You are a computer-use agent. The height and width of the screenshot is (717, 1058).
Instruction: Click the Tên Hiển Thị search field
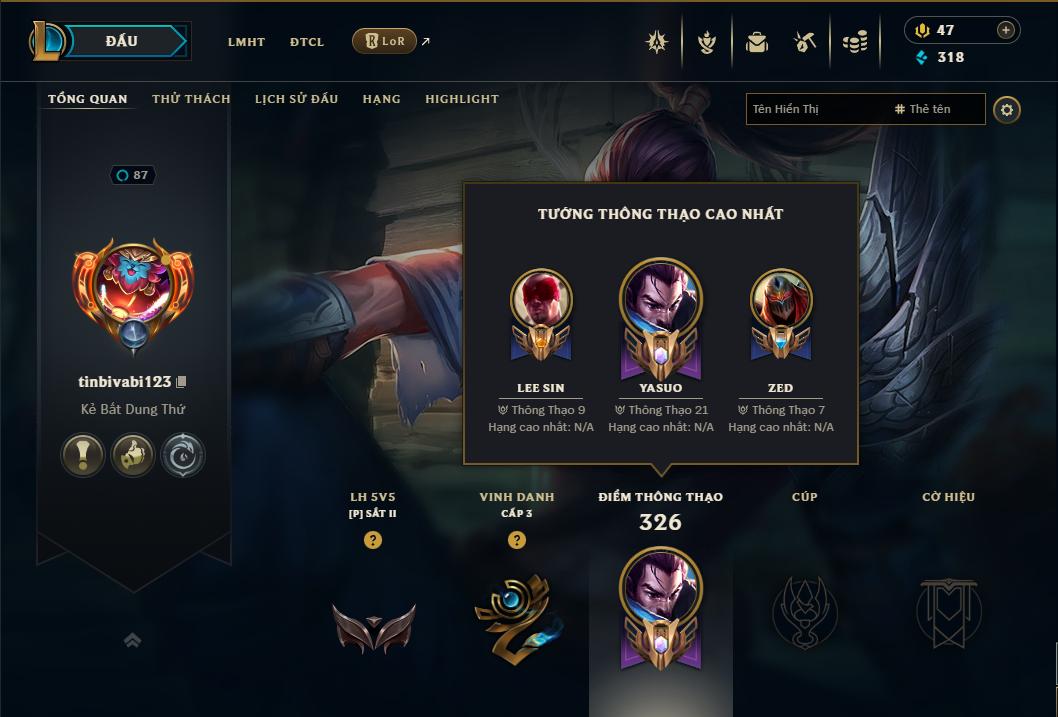[815, 109]
